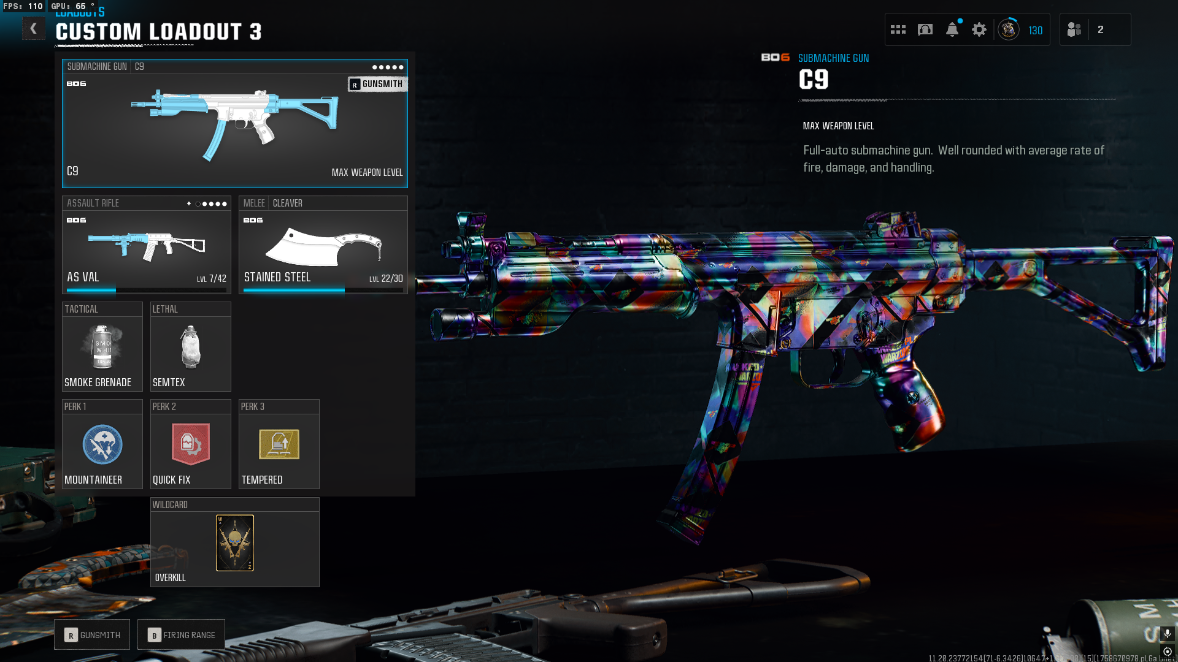The height and width of the screenshot is (662, 1178).
Task: Click the Firing Range button
Action: 181,634
